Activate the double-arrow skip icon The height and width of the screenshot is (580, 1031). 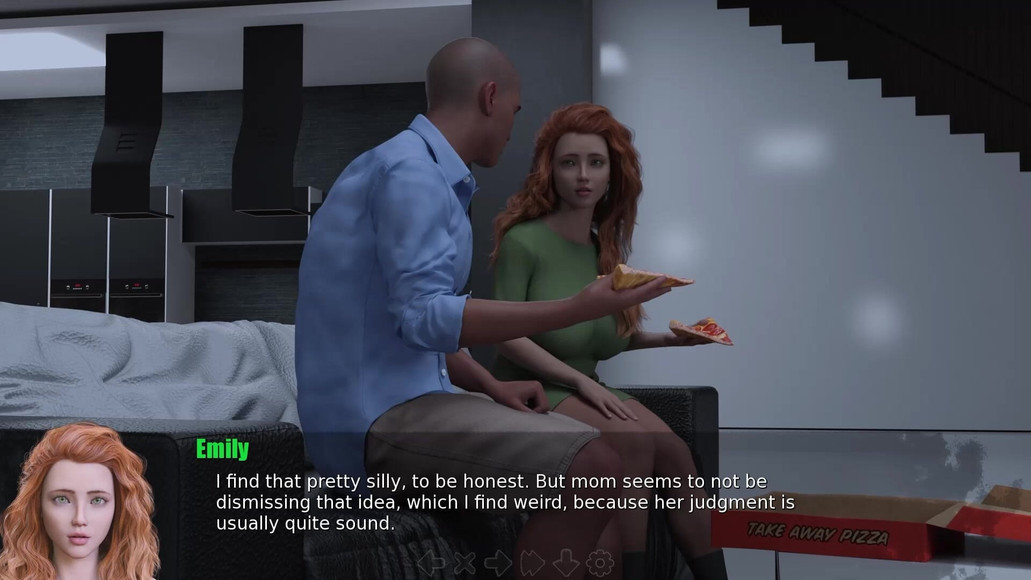coord(532,563)
